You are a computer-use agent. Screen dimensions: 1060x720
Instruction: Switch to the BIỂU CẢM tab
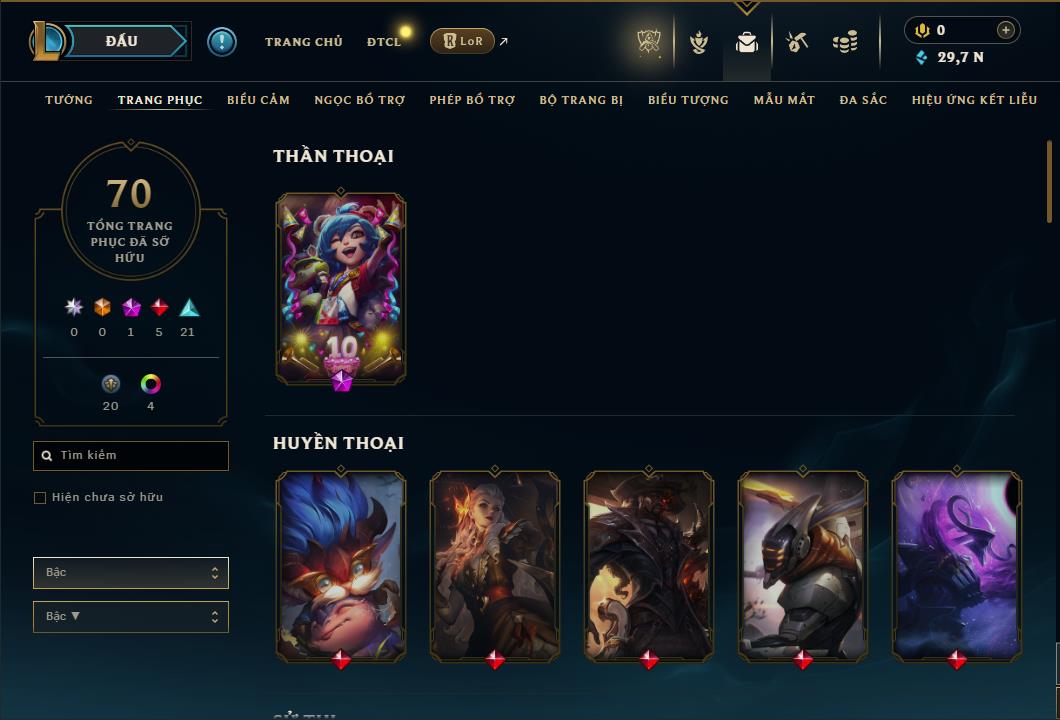(x=258, y=100)
